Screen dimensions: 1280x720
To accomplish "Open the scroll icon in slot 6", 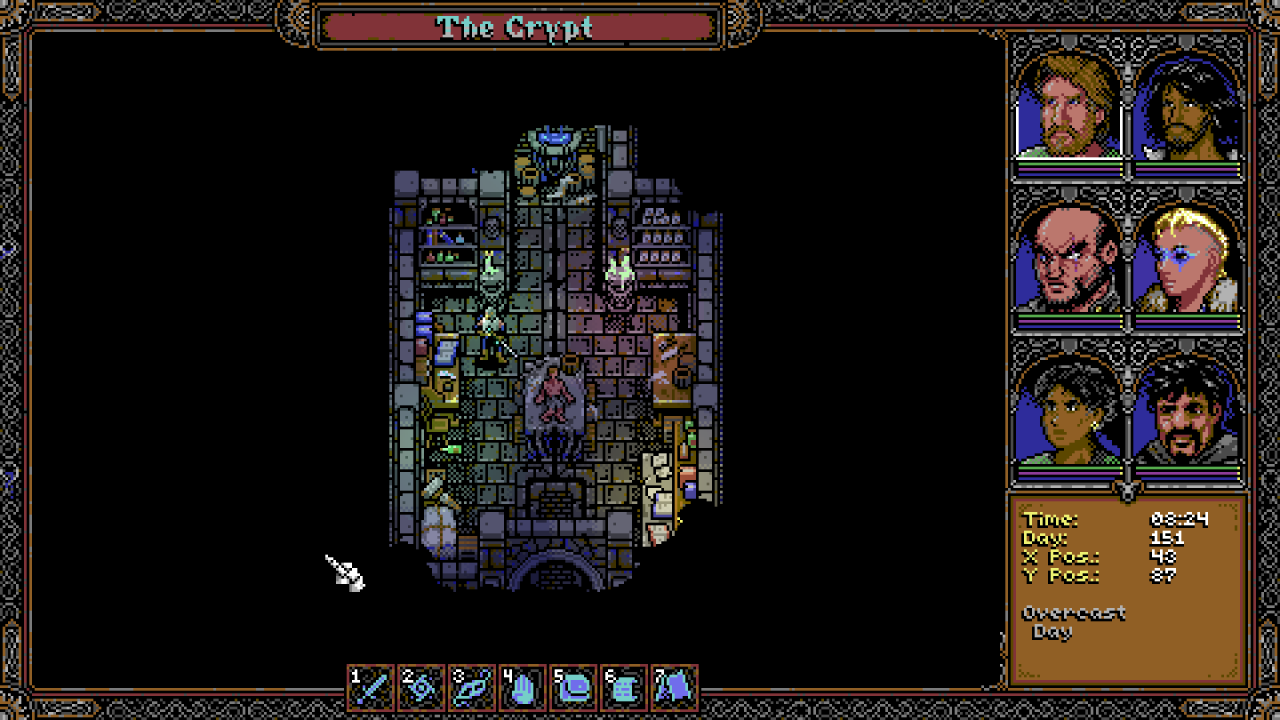I will (623, 687).
